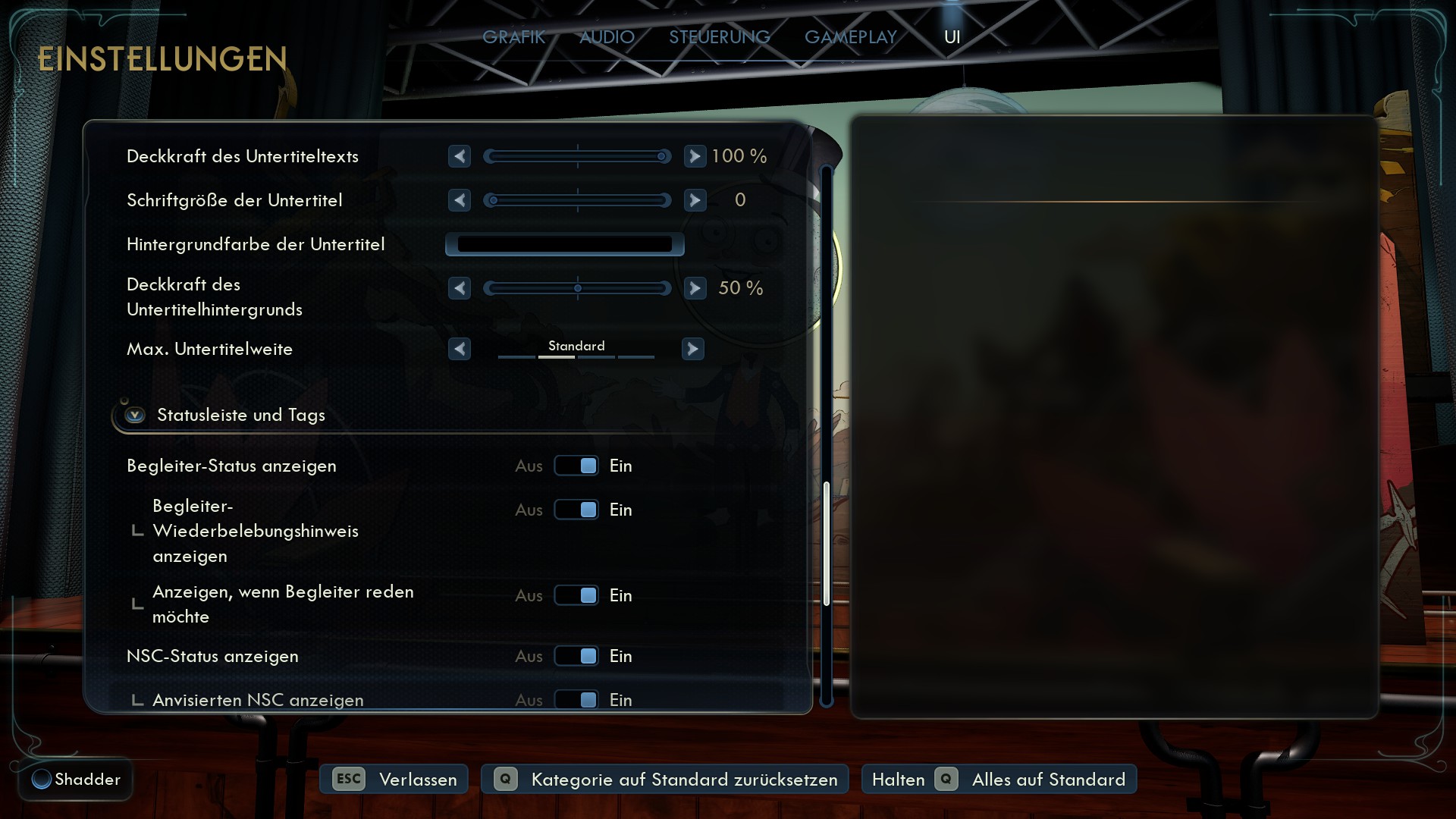This screenshot has height=819, width=1456.
Task: Toggle NSC-Status anzeigen
Action: tap(576, 656)
